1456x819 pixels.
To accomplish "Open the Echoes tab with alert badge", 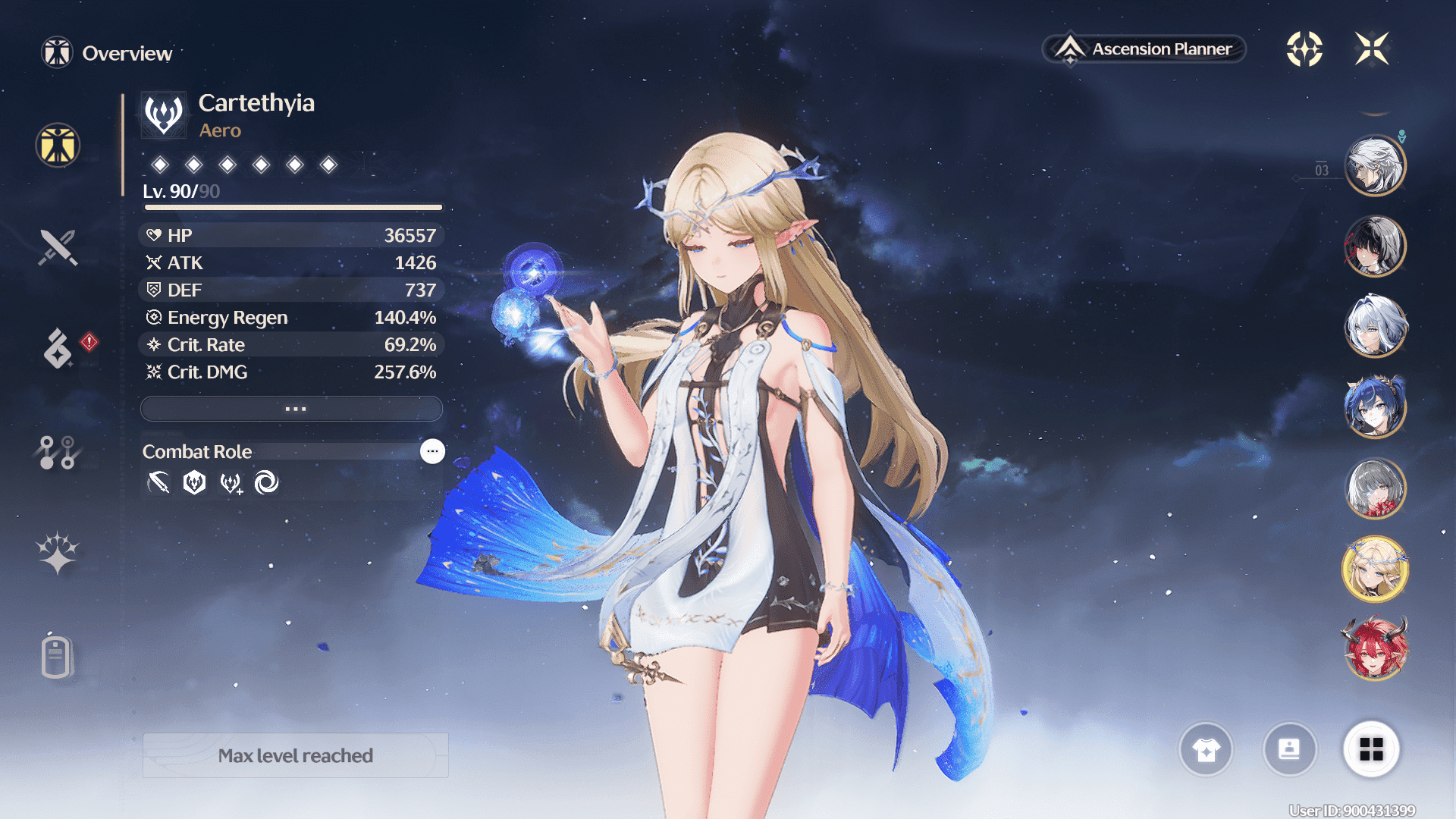I will click(58, 348).
